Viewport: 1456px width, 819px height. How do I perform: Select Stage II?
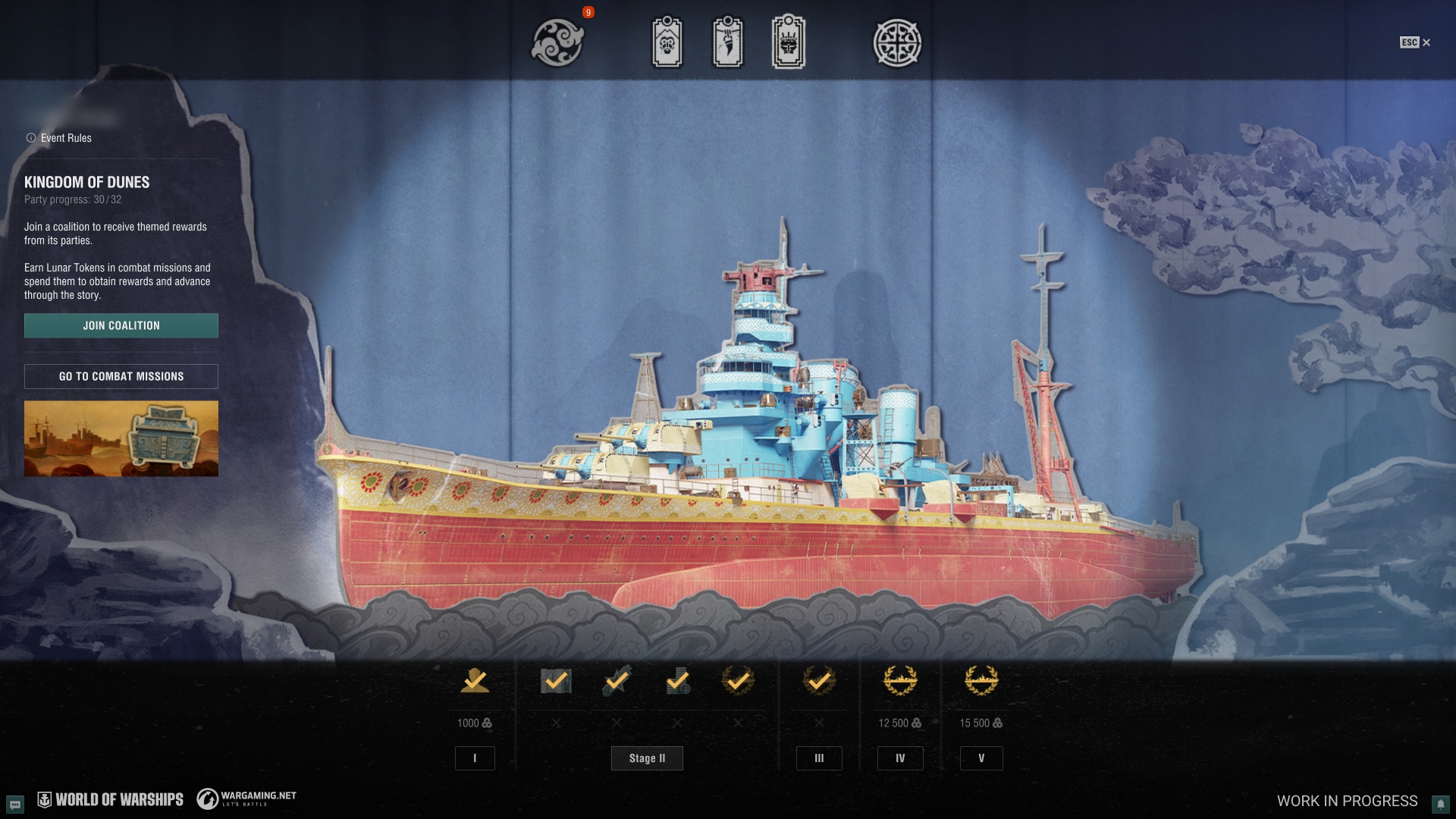(x=647, y=758)
